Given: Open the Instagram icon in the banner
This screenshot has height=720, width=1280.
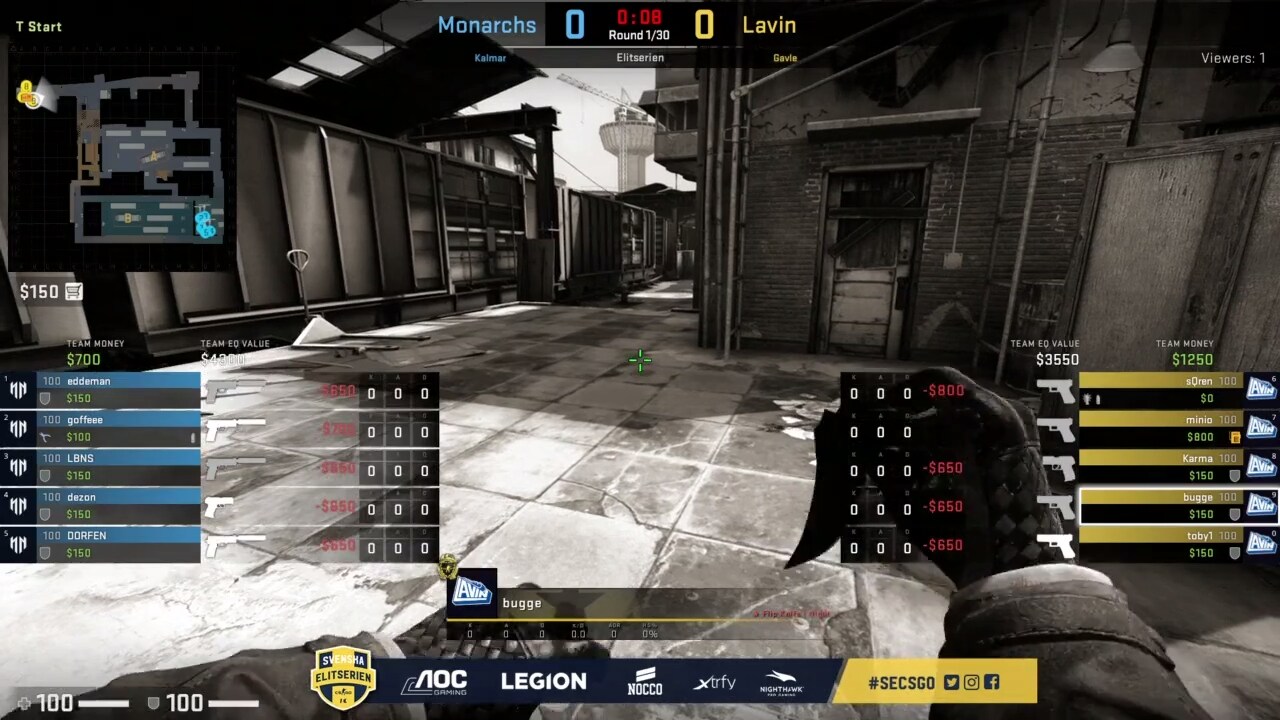Looking at the screenshot, I should (971, 683).
